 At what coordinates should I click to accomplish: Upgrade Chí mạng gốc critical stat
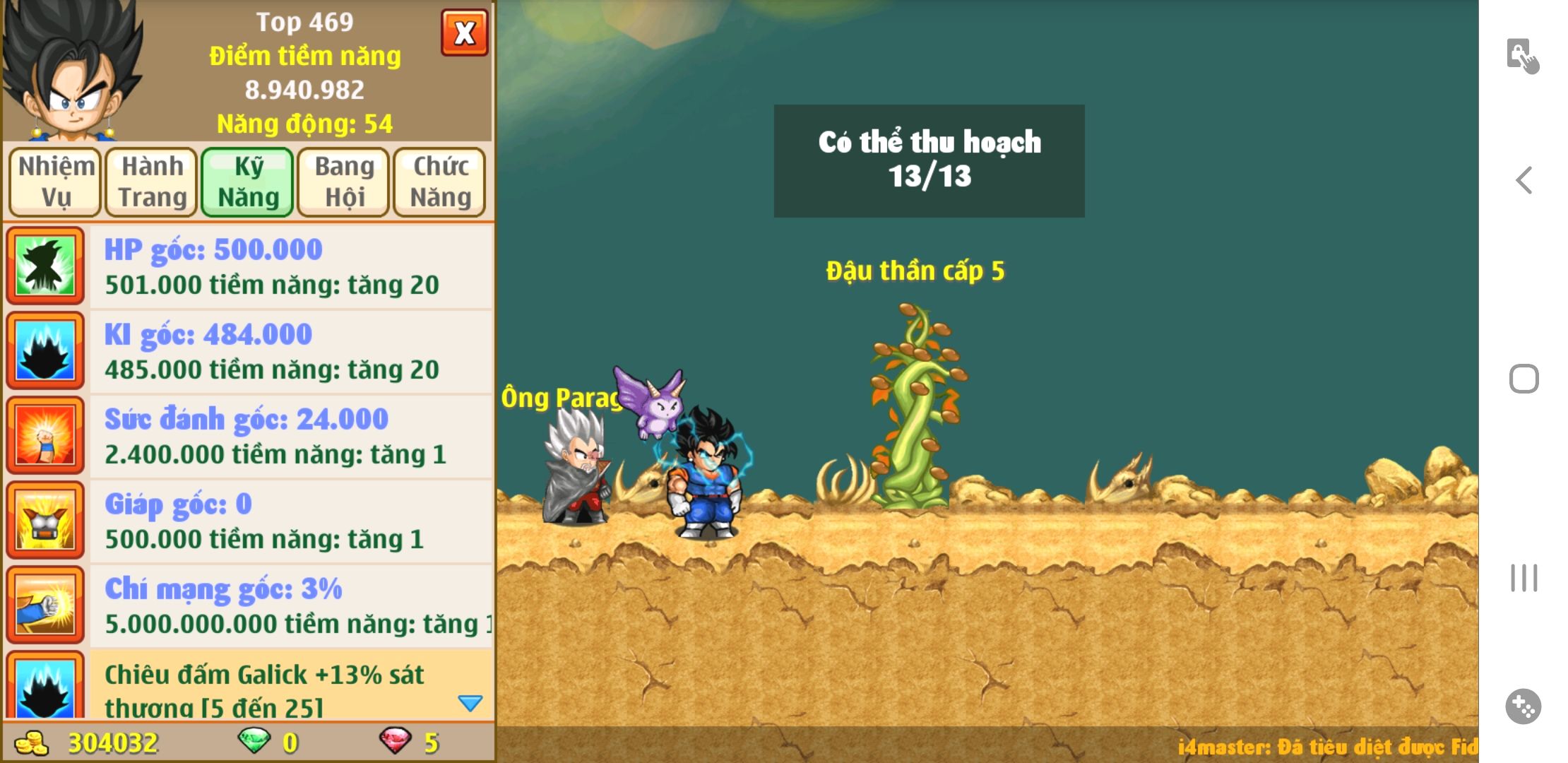[x=290, y=605]
